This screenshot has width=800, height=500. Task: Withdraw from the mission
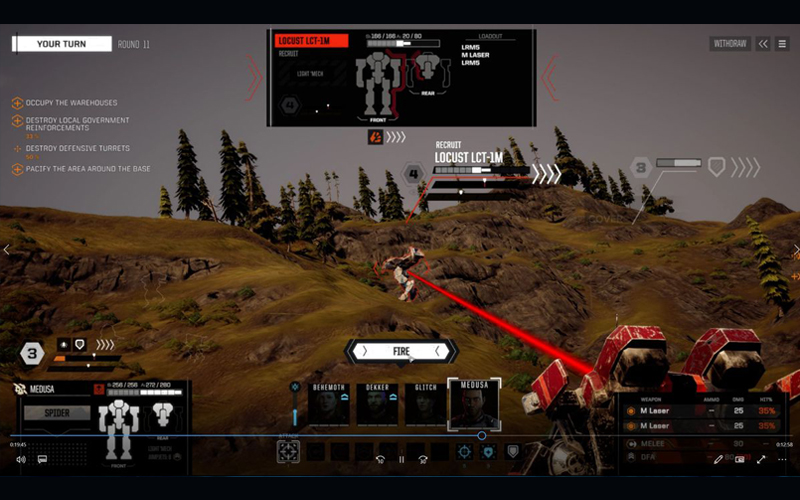click(x=729, y=44)
